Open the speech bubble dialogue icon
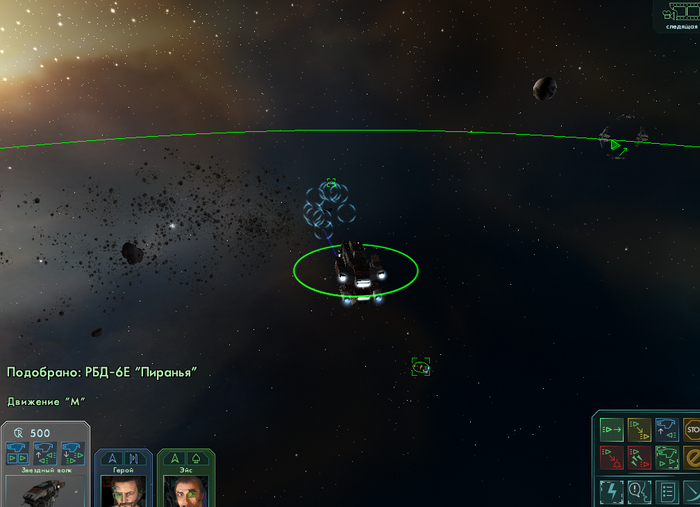The image size is (700, 507). (639, 491)
